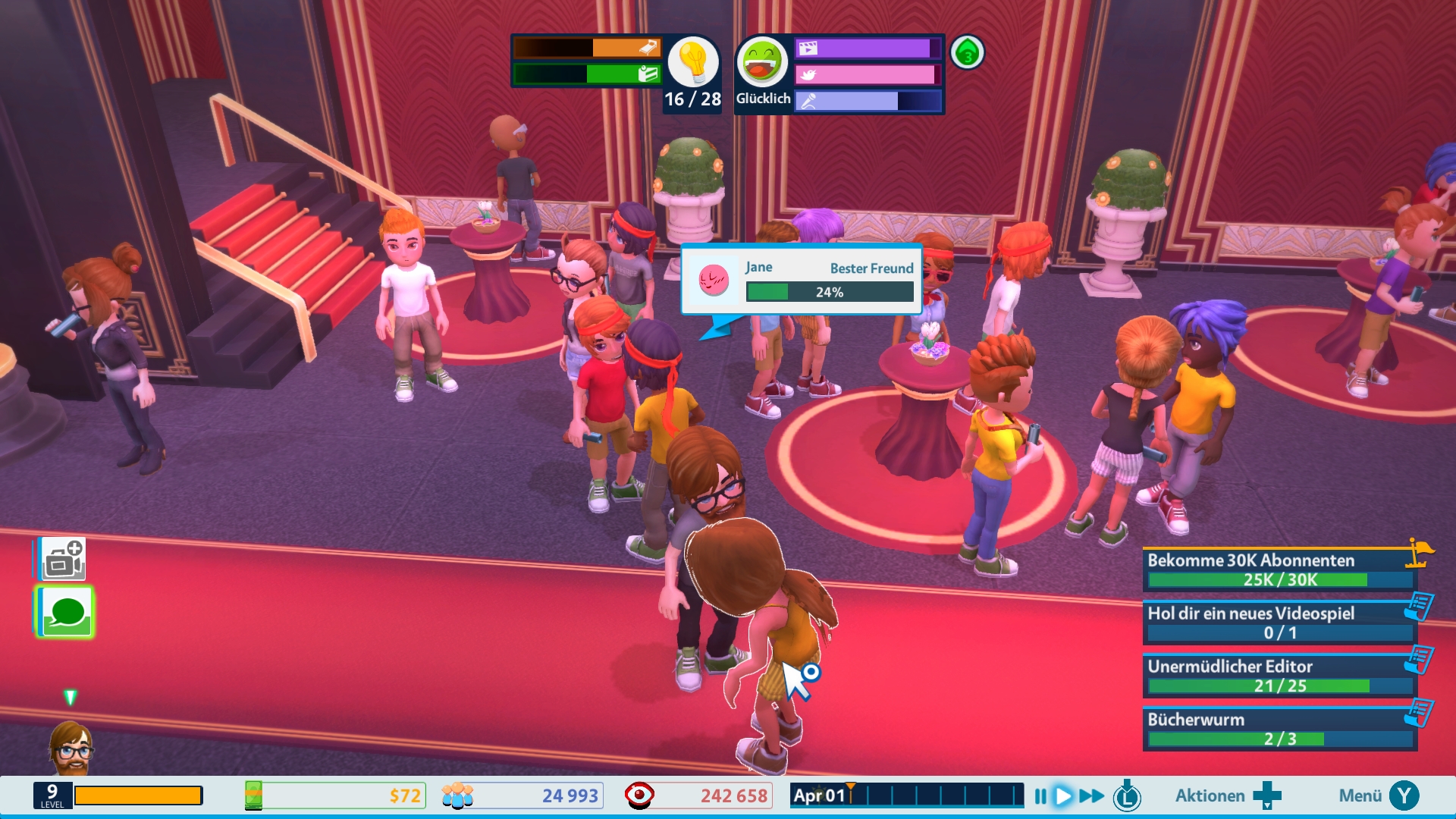Open the Bekomme 30K Abonnenten objective
The height and width of the screenshot is (819, 1456).
tap(1279, 570)
